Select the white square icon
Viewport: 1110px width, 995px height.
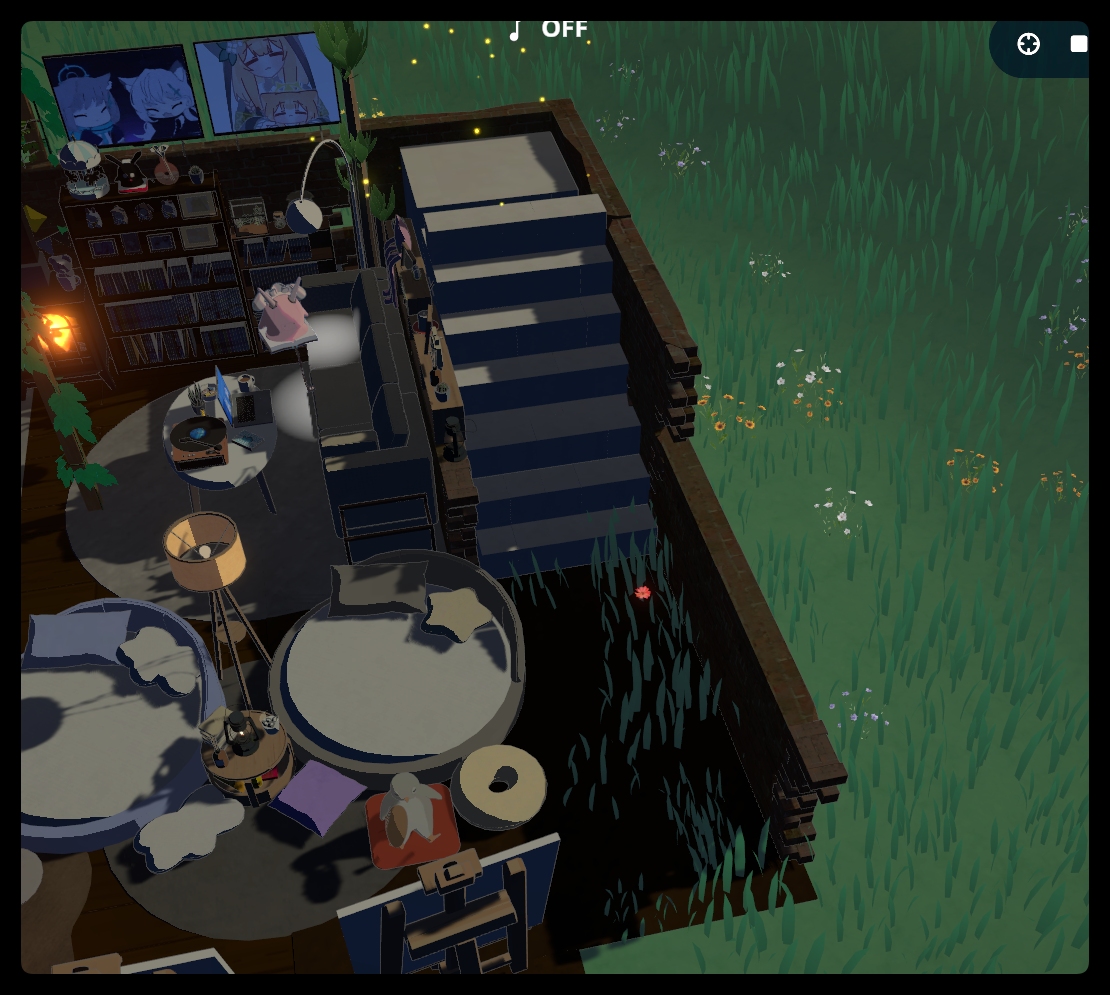tap(1078, 44)
